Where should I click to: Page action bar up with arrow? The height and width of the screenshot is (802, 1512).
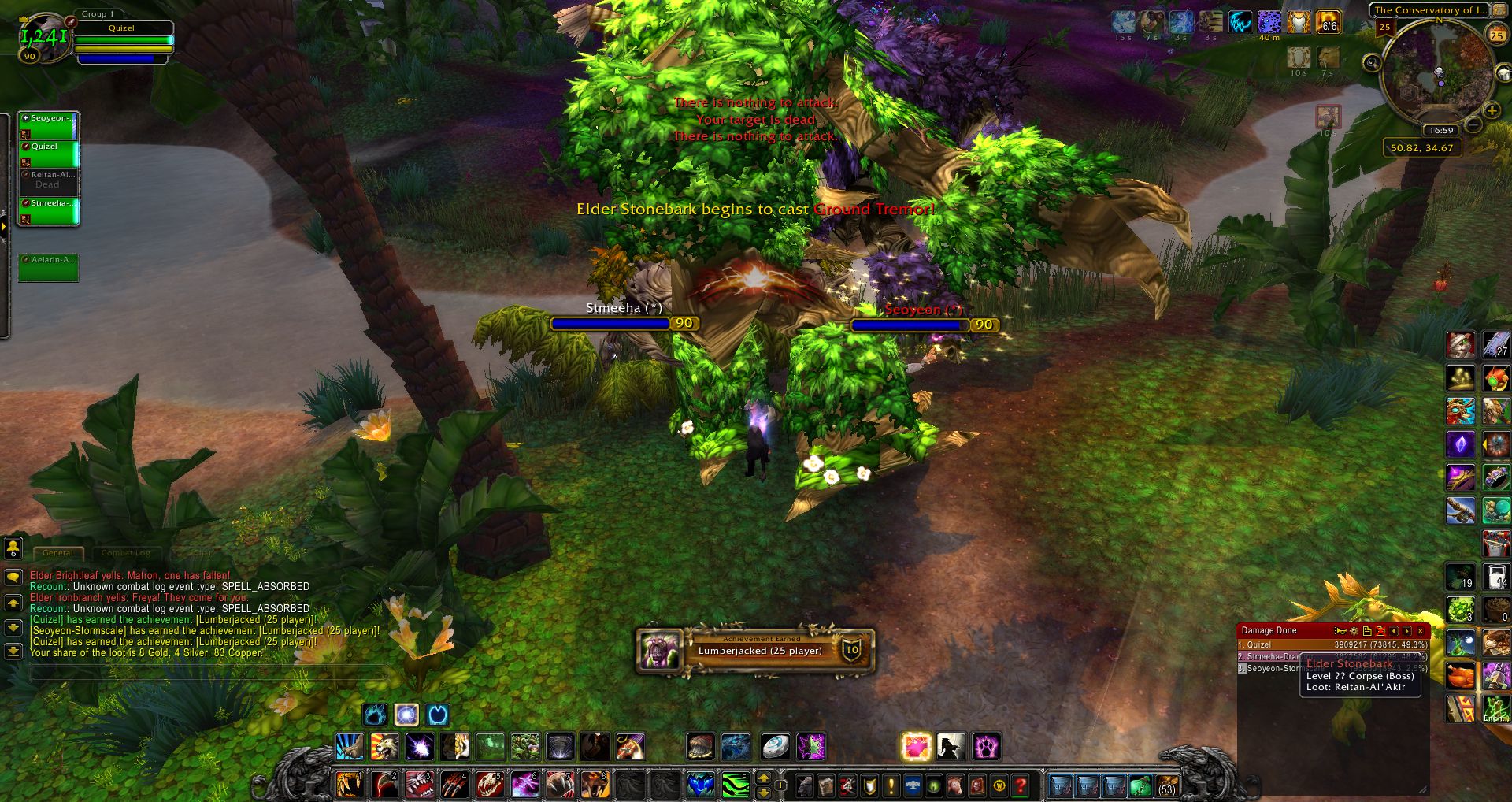pos(763,778)
